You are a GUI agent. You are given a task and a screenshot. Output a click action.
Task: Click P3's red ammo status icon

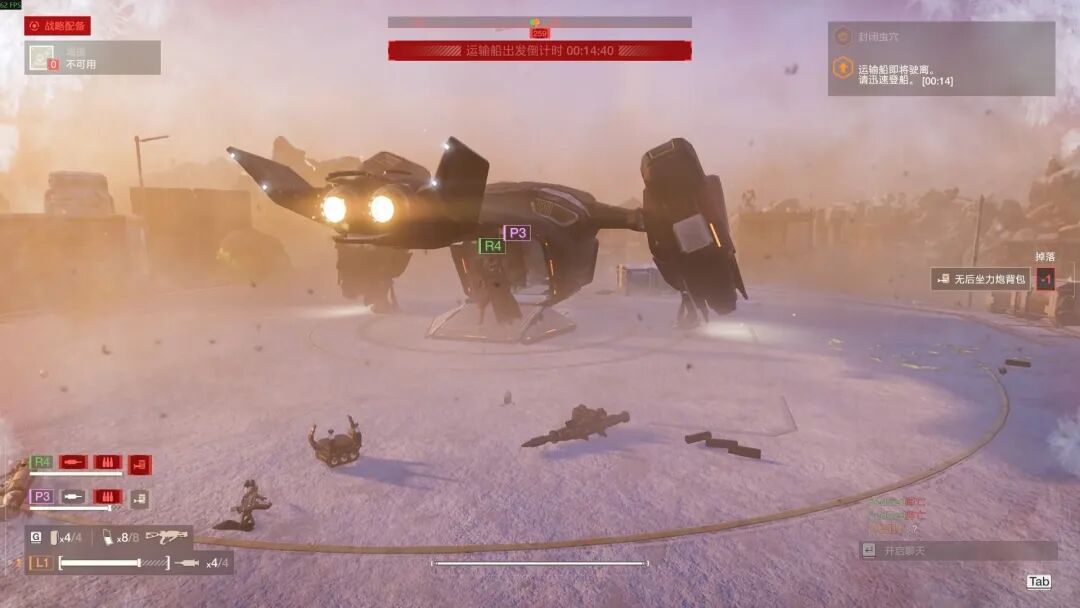pyautogui.click(x=107, y=496)
